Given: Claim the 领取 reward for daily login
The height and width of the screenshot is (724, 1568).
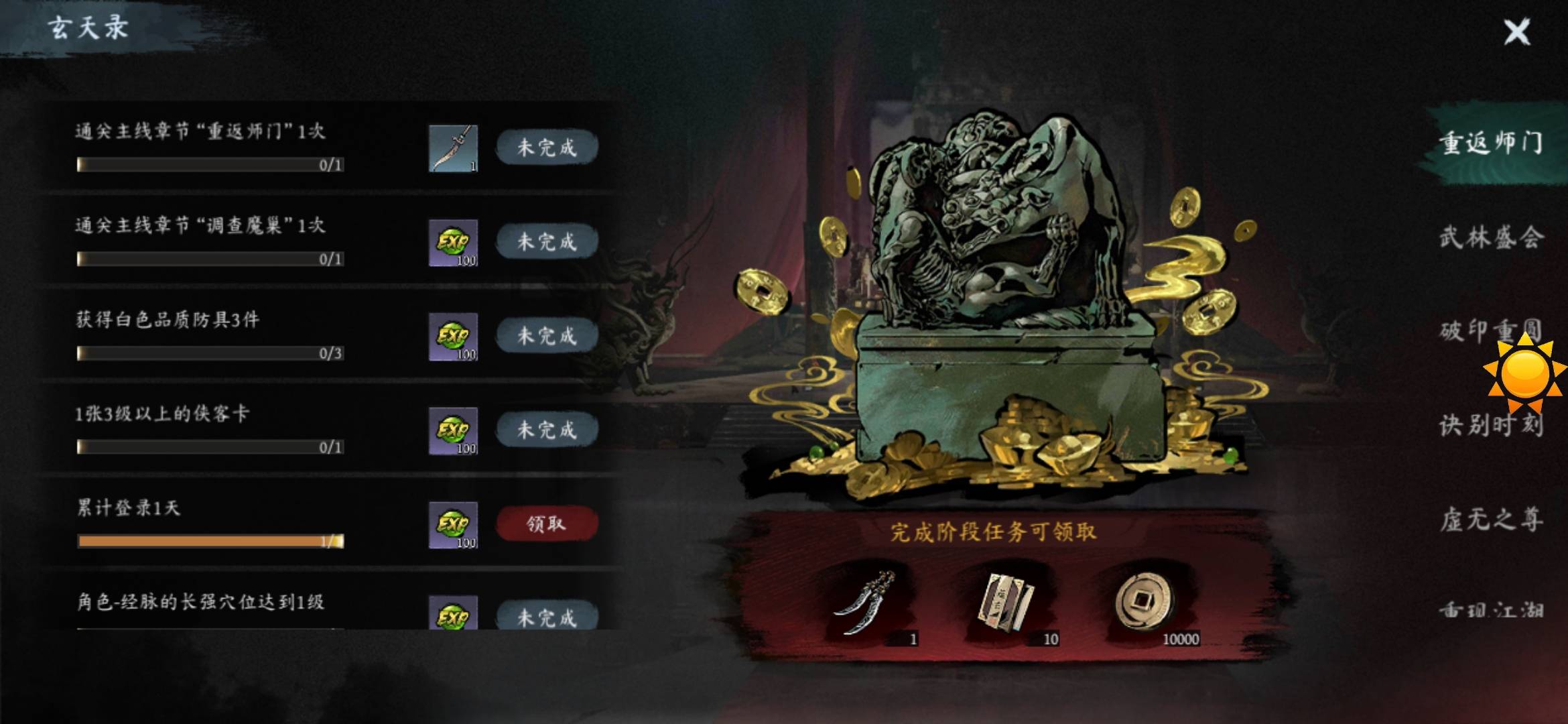Looking at the screenshot, I should pos(547,524).
